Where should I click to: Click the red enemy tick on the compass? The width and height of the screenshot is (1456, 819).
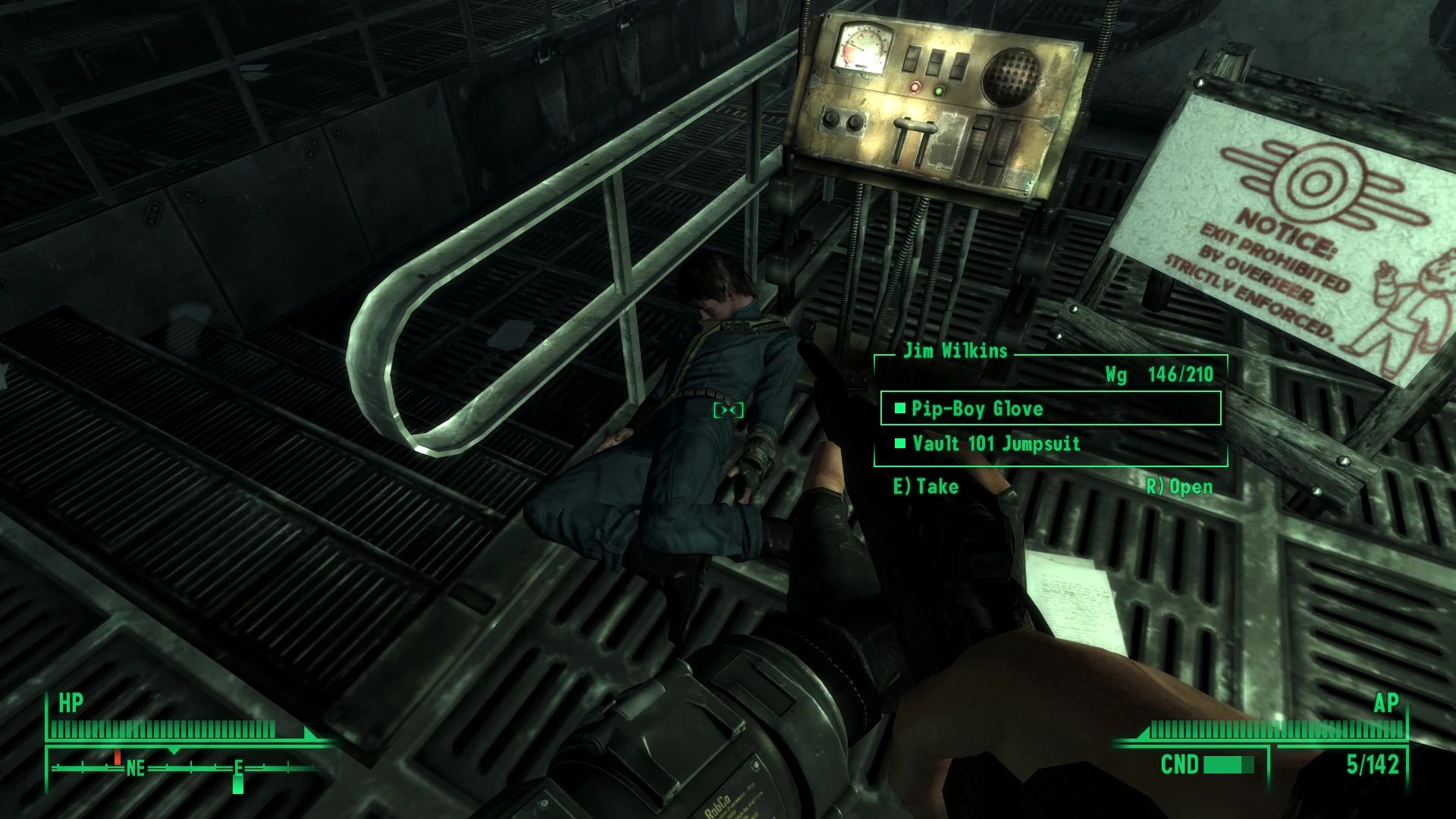coord(118,758)
